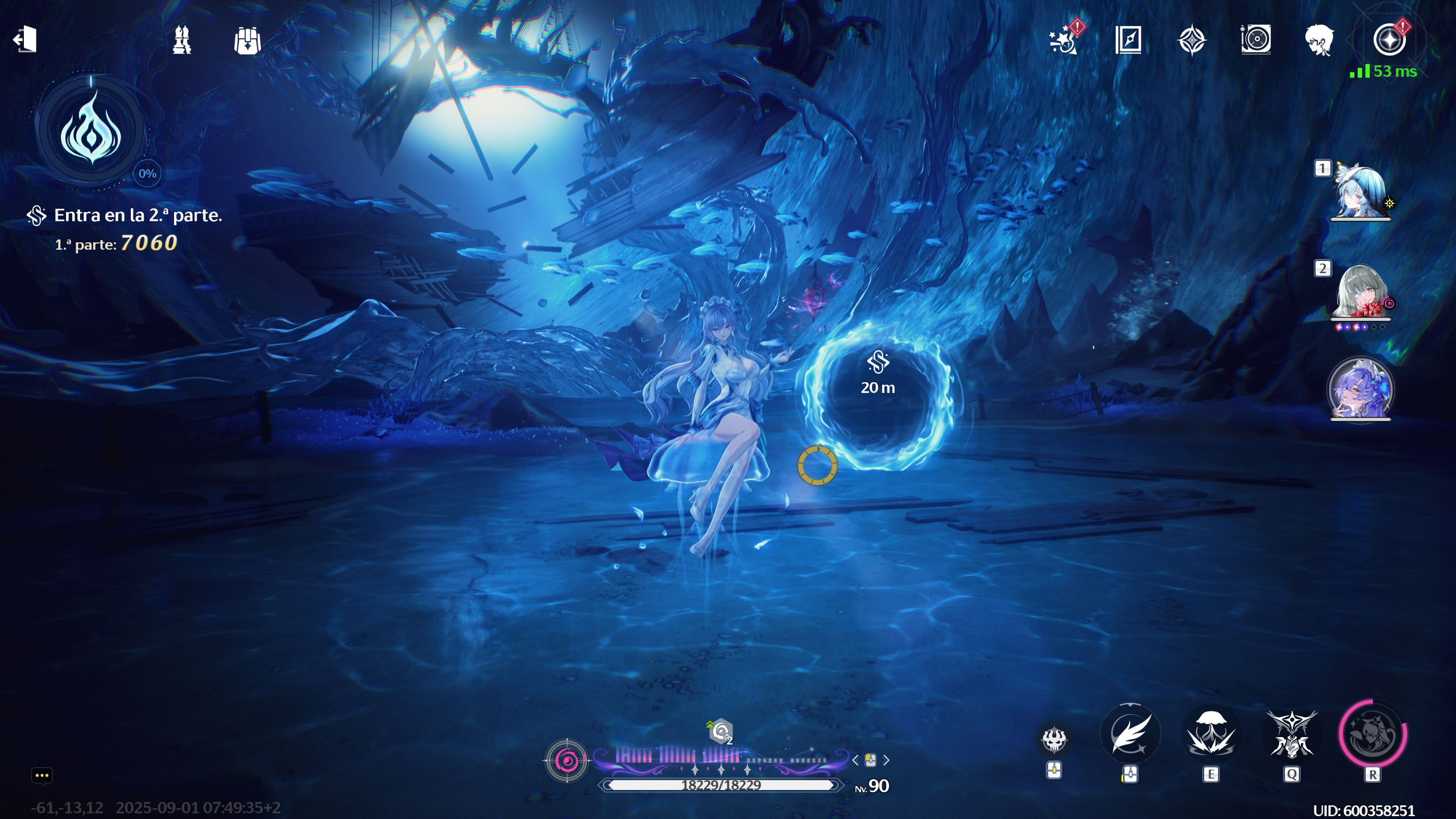Switch to the second team character portrait
The width and height of the screenshot is (1456, 819).
[1360, 292]
